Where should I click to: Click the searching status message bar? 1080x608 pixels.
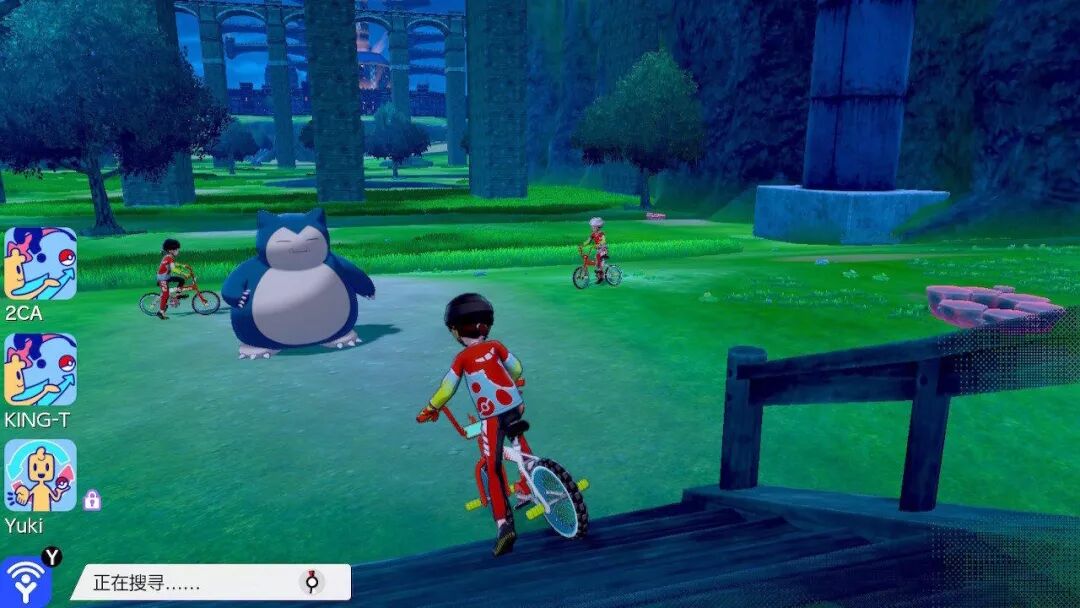click(210, 582)
